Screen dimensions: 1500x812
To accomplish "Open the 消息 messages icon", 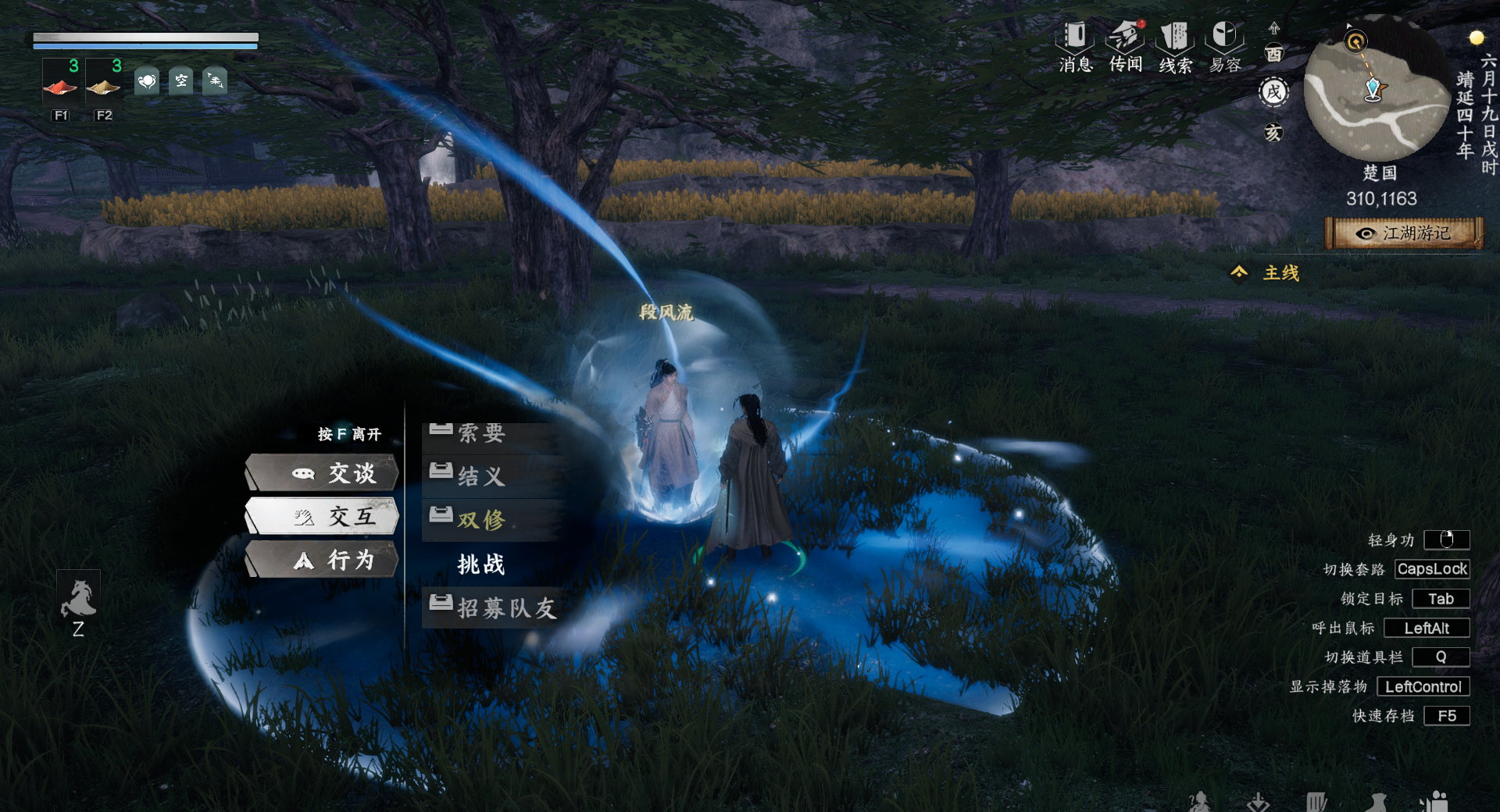I will (1075, 46).
